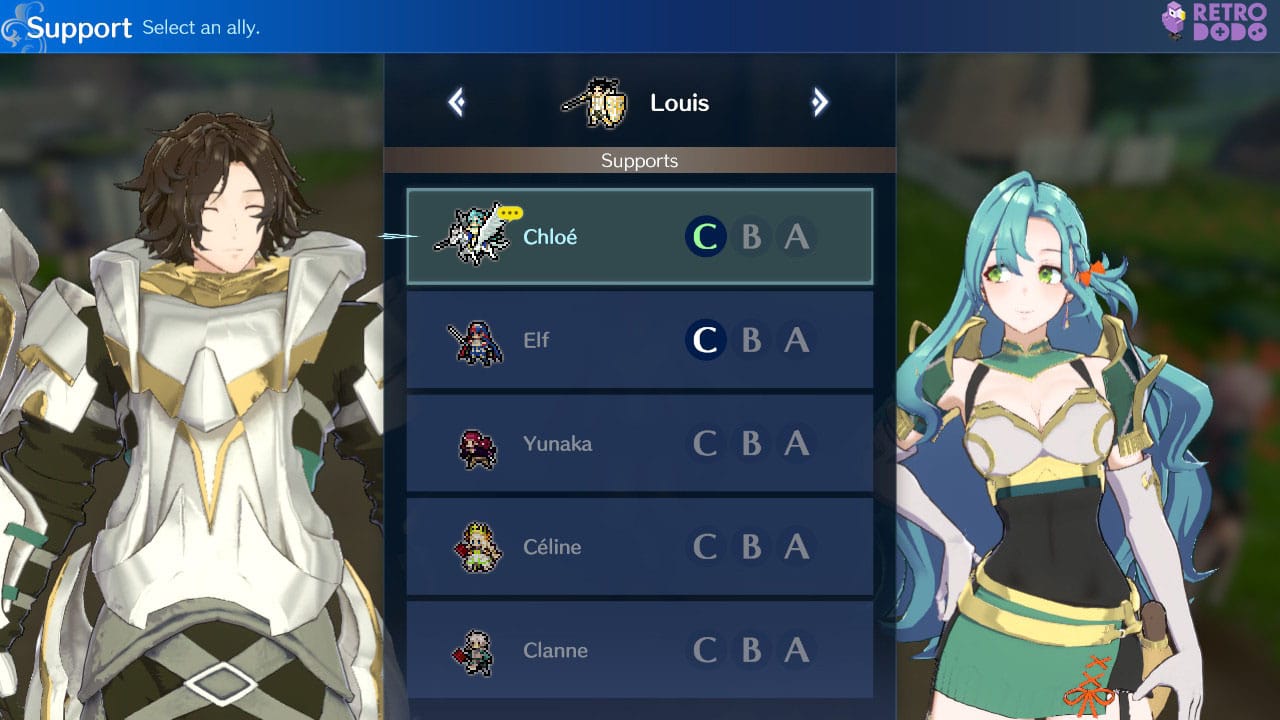Toggle Yunaka's A rank indicator
The image size is (1280, 720).
pyautogui.click(x=797, y=444)
